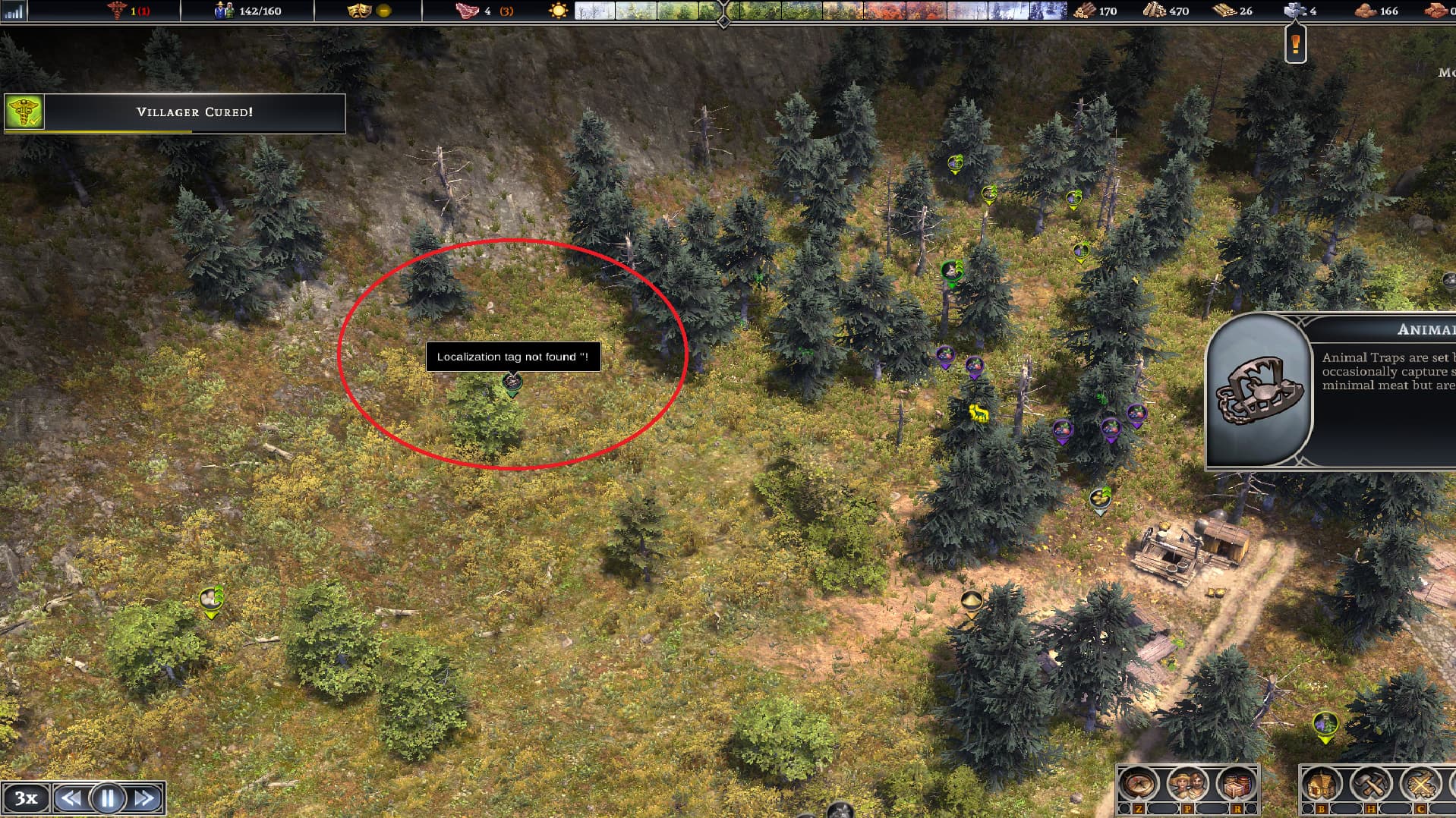Pause the game with the pause button
Image resolution: width=1456 pixels, height=818 pixels.
click(107, 798)
